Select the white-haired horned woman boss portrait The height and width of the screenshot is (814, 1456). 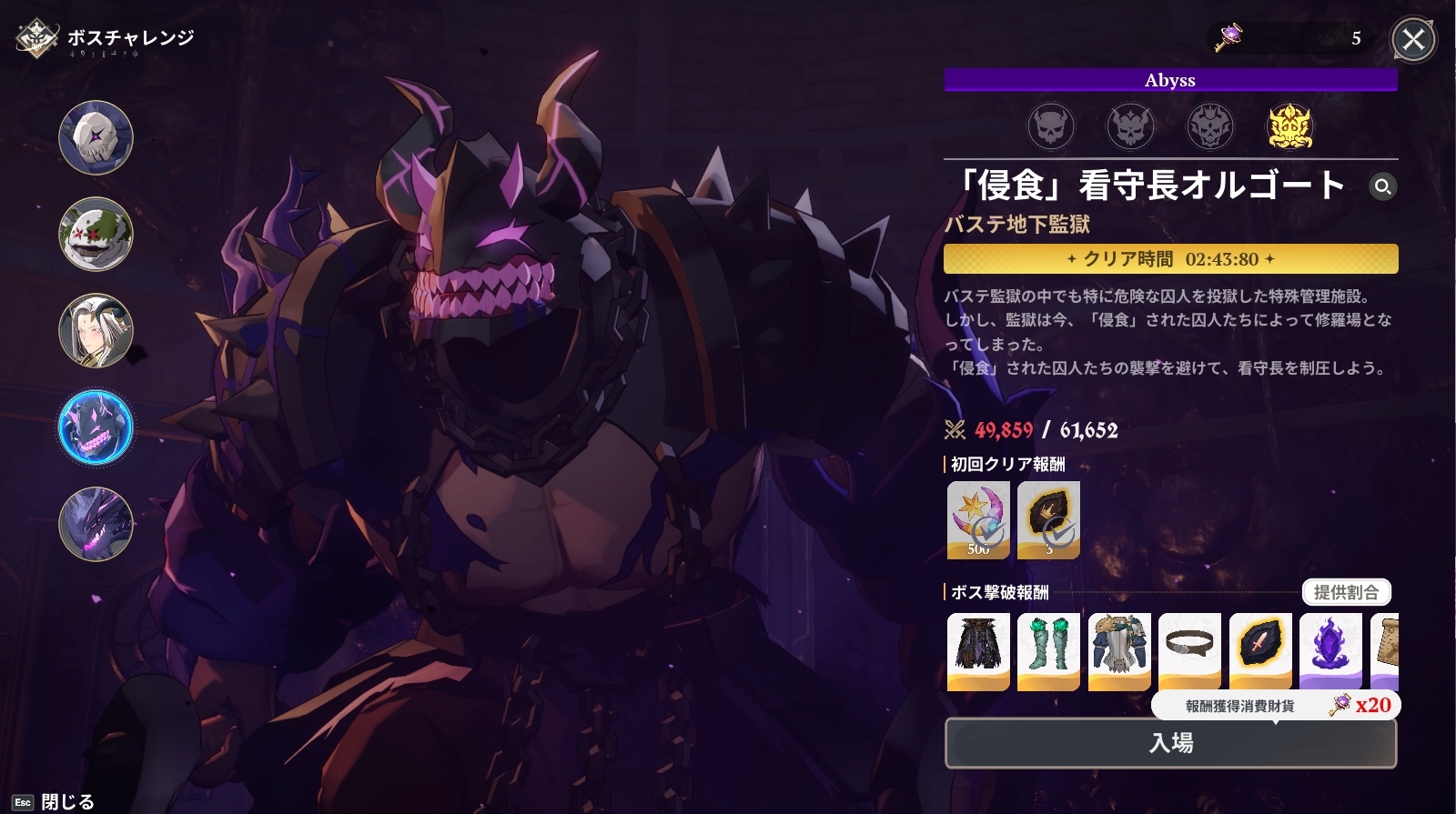click(x=96, y=331)
